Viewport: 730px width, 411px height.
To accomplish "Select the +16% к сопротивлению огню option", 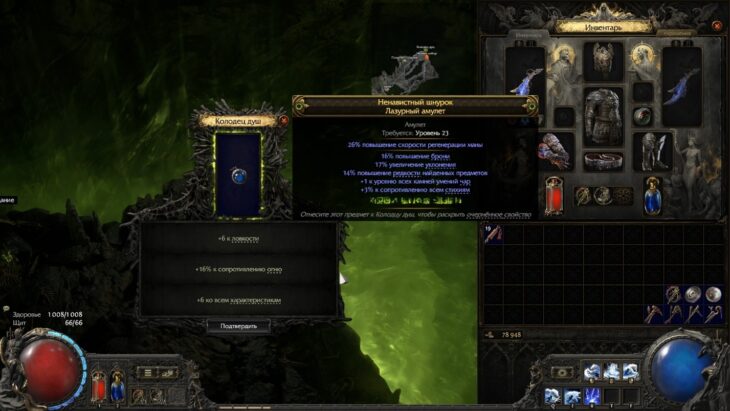I will click(238, 269).
